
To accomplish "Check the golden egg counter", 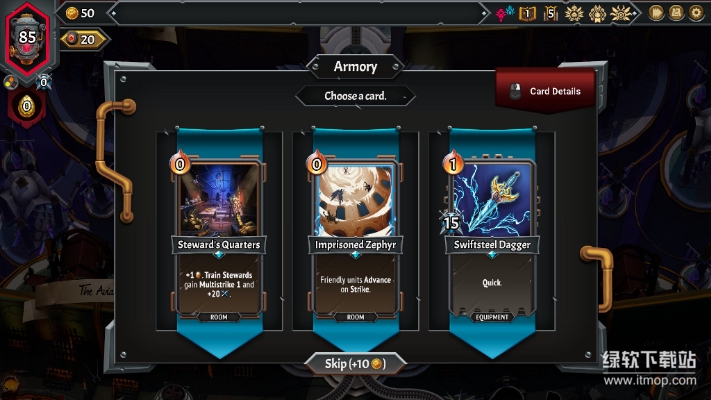I will 26,104.
